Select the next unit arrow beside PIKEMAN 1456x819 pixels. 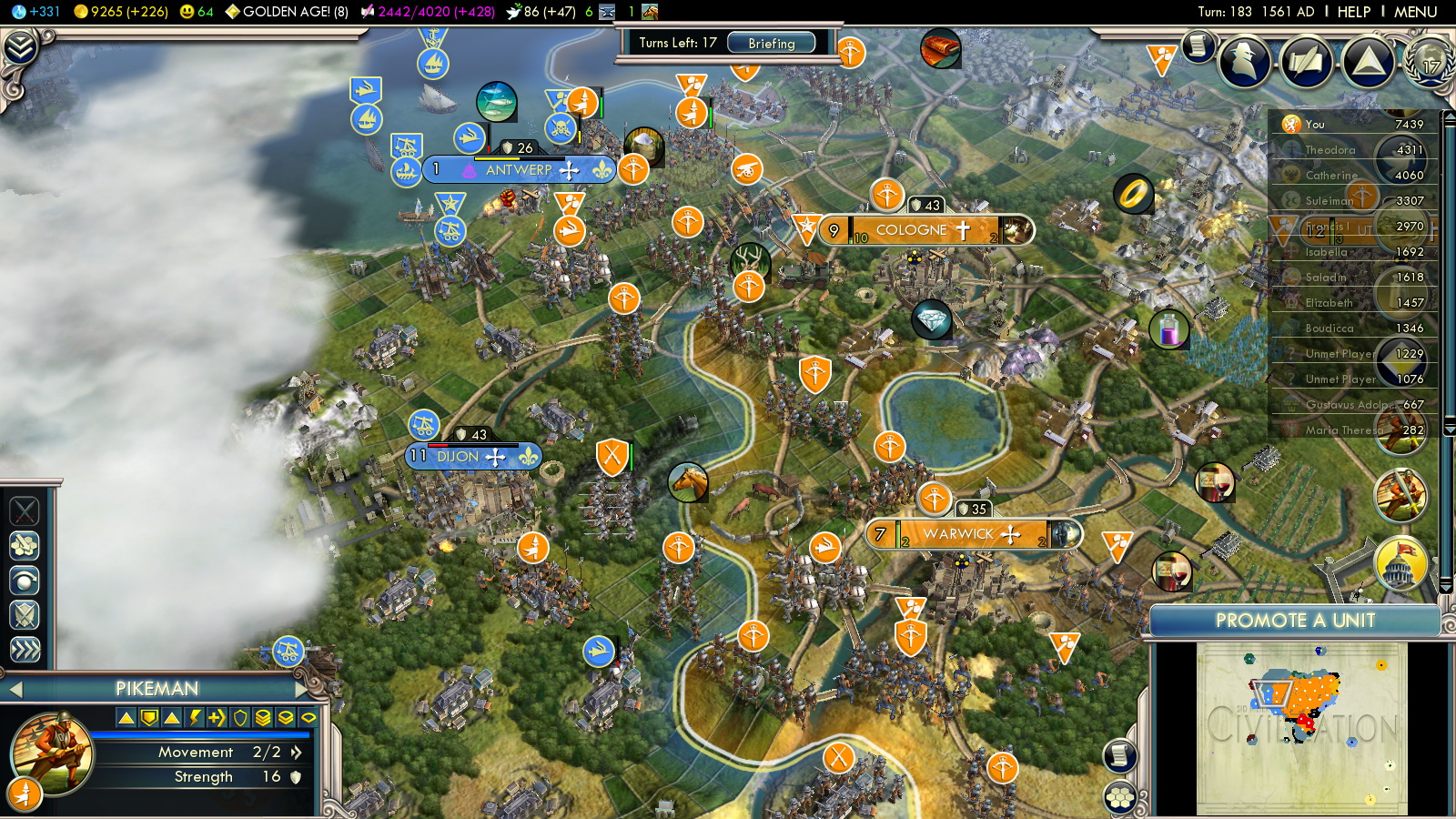[x=304, y=689]
